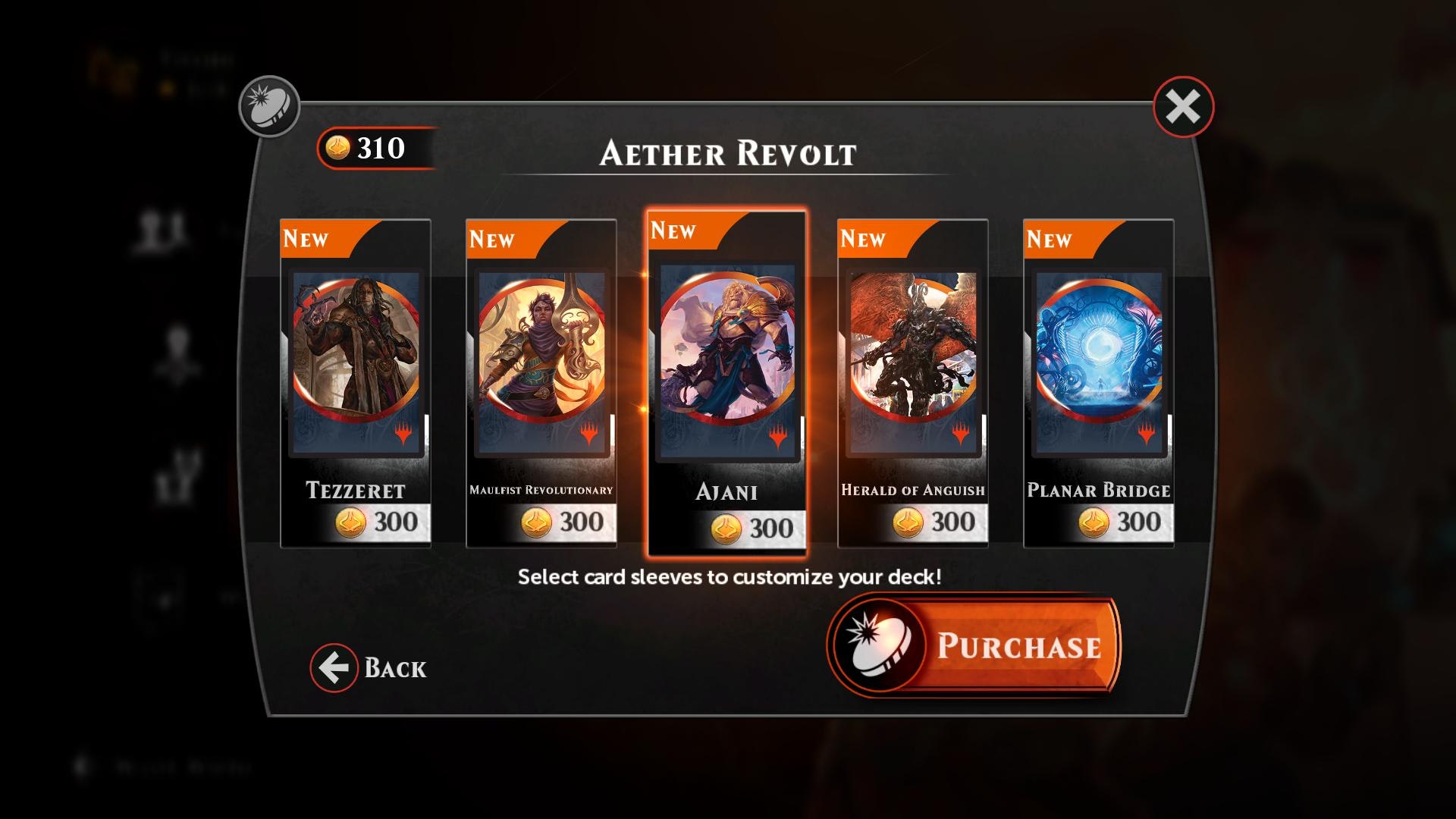1456x819 pixels.
Task: Close the Aether Revolt sleeve shop
Action: click(x=1183, y=107)
